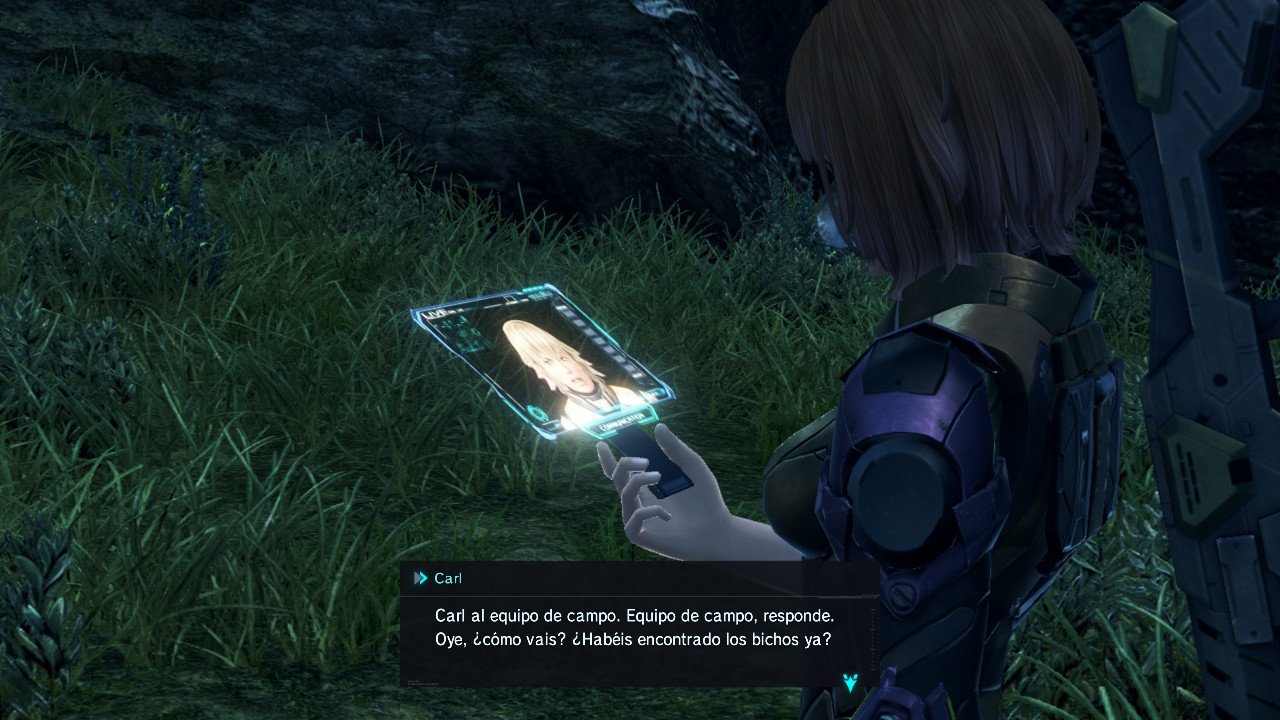1280x720 pixels.
Task: Select the Carl name tab in the dialogue box
Action: click(x=449, y=578)
